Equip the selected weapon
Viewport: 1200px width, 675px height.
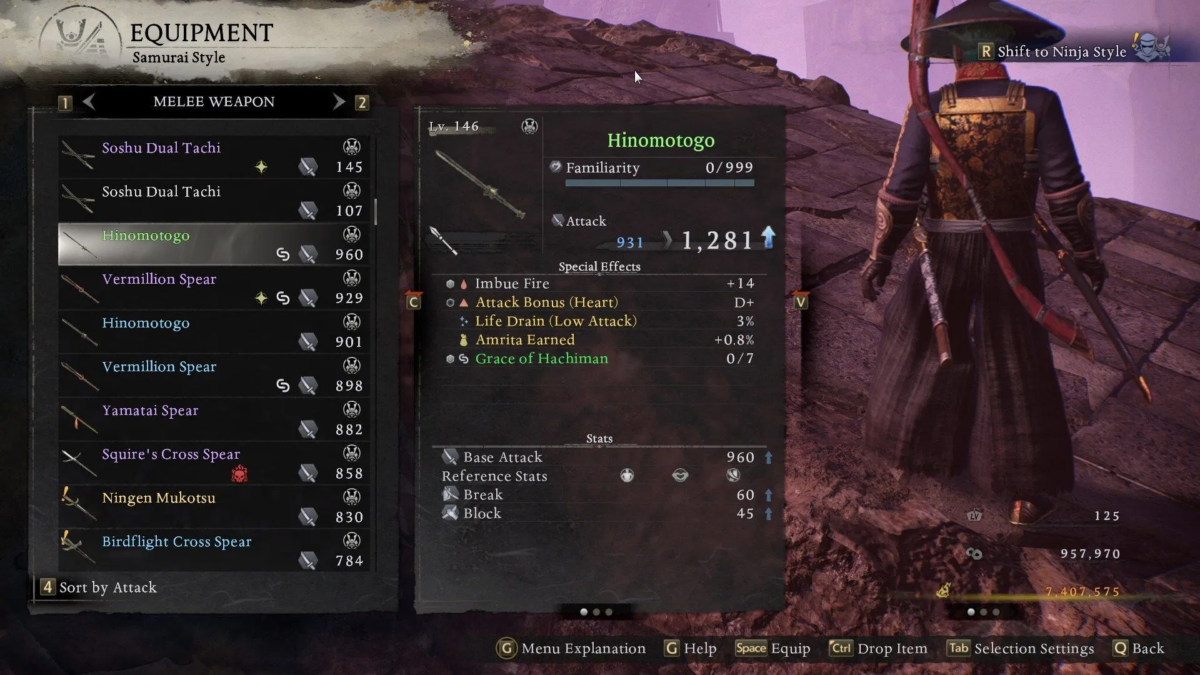772,649
